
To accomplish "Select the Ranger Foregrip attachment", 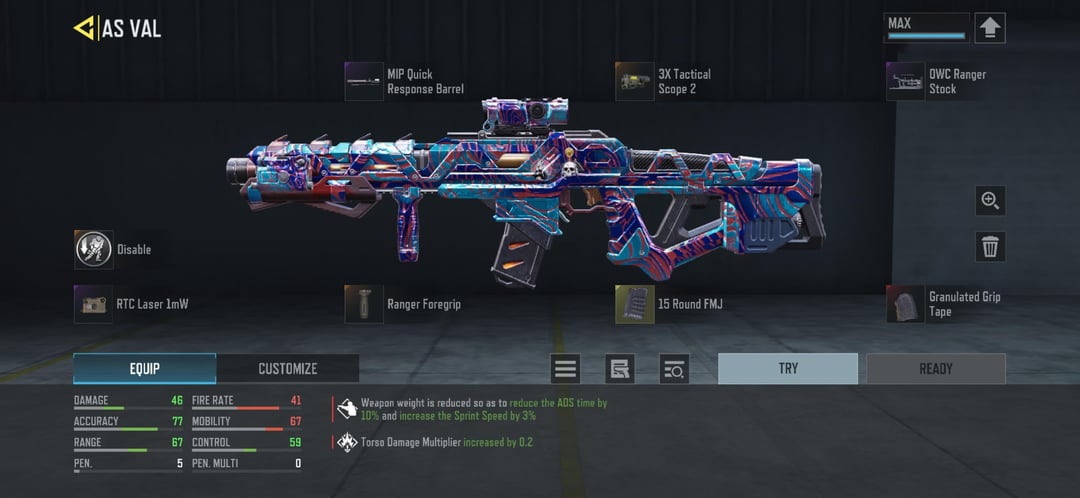I will [365, 304].
